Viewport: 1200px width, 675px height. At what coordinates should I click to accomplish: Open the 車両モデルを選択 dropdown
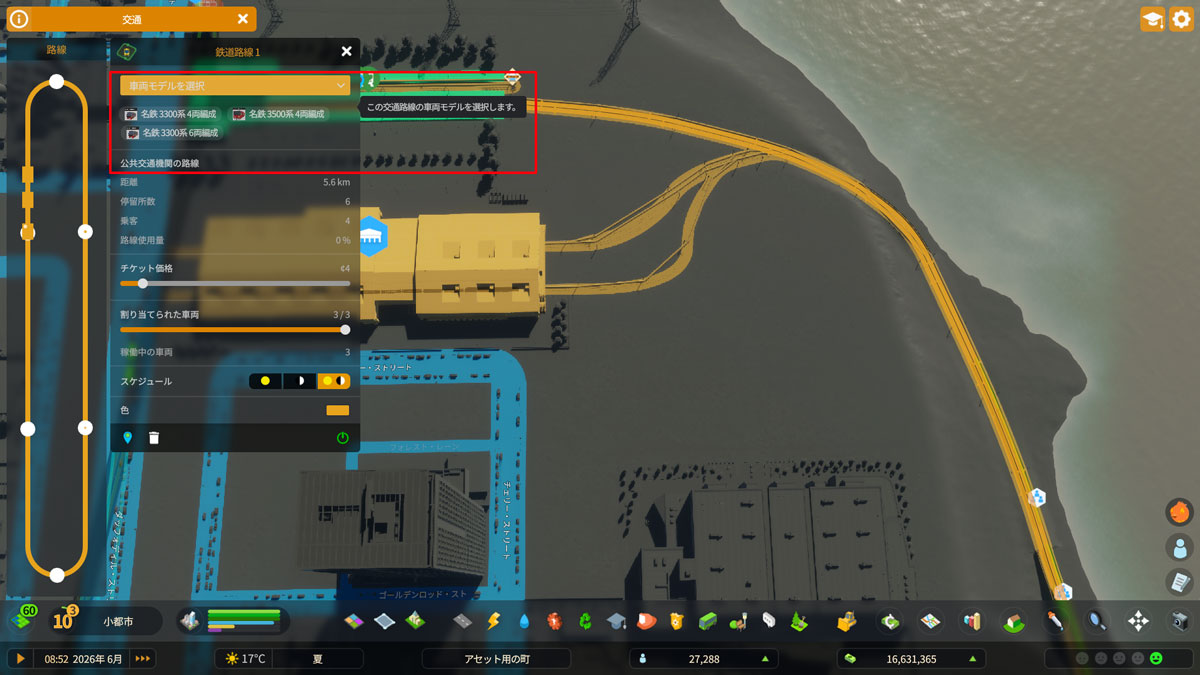235,86
